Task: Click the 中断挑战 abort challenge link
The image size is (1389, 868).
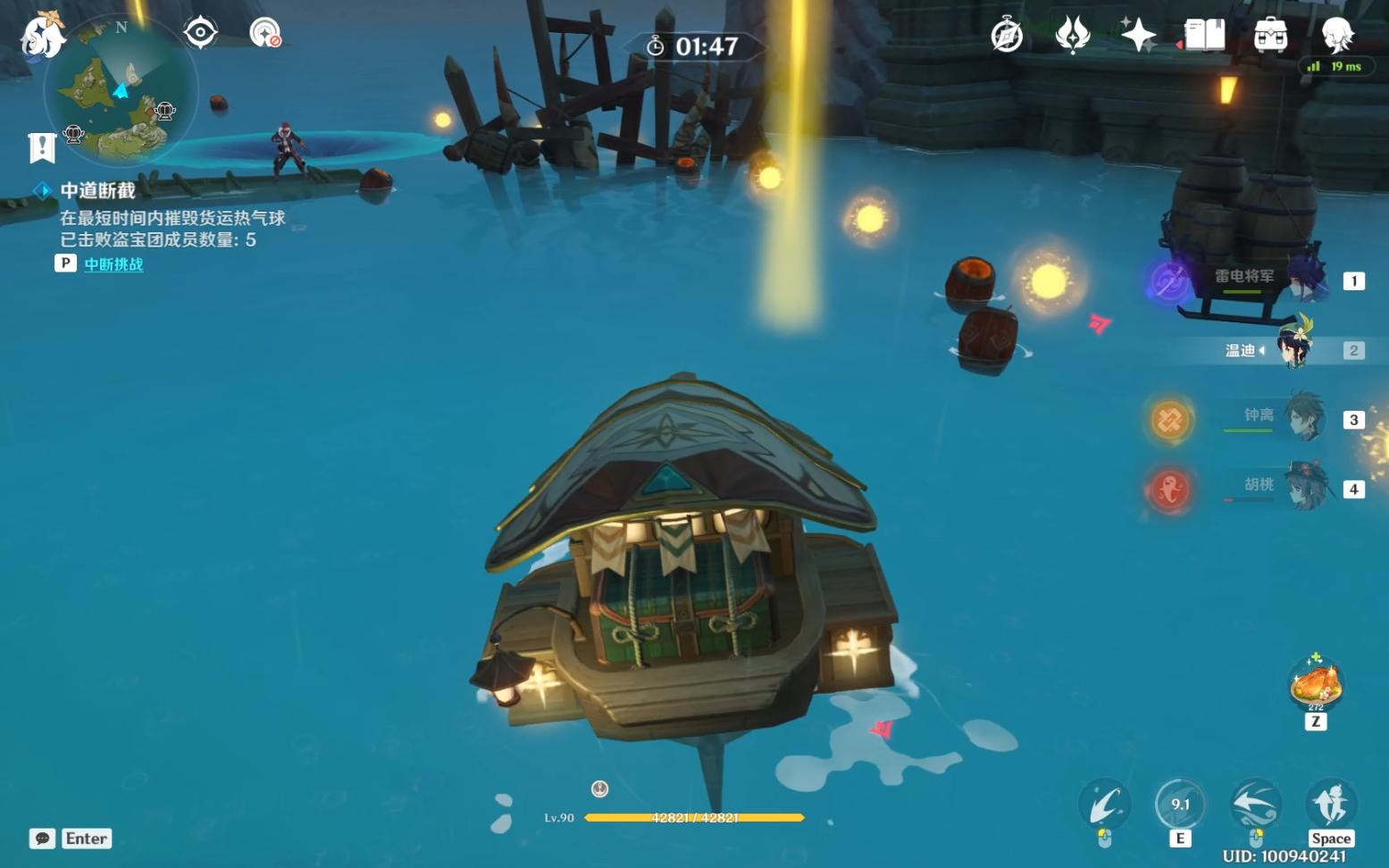Action: click(113, 264)
